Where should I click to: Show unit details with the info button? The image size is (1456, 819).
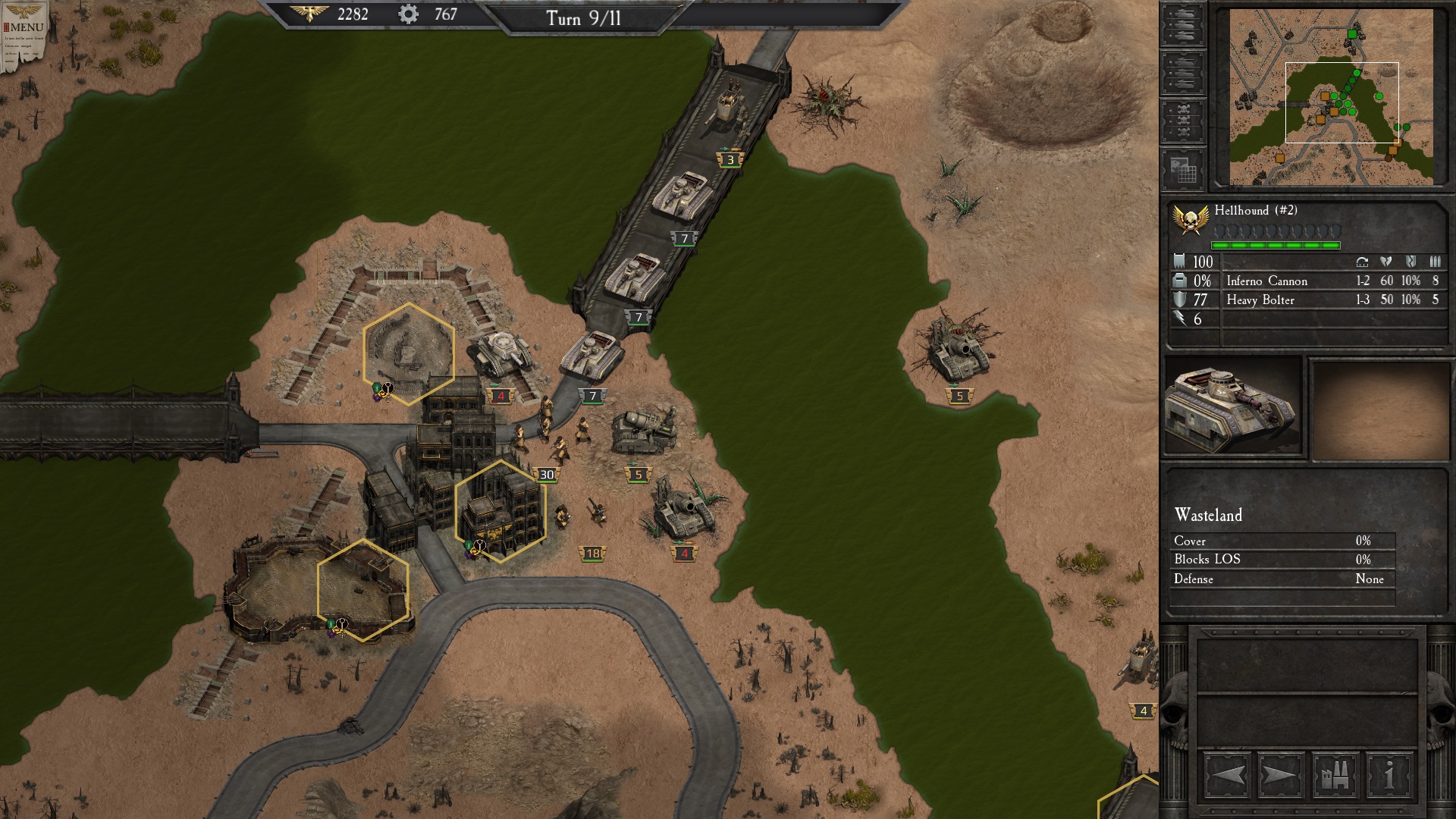click(1389, 775)
